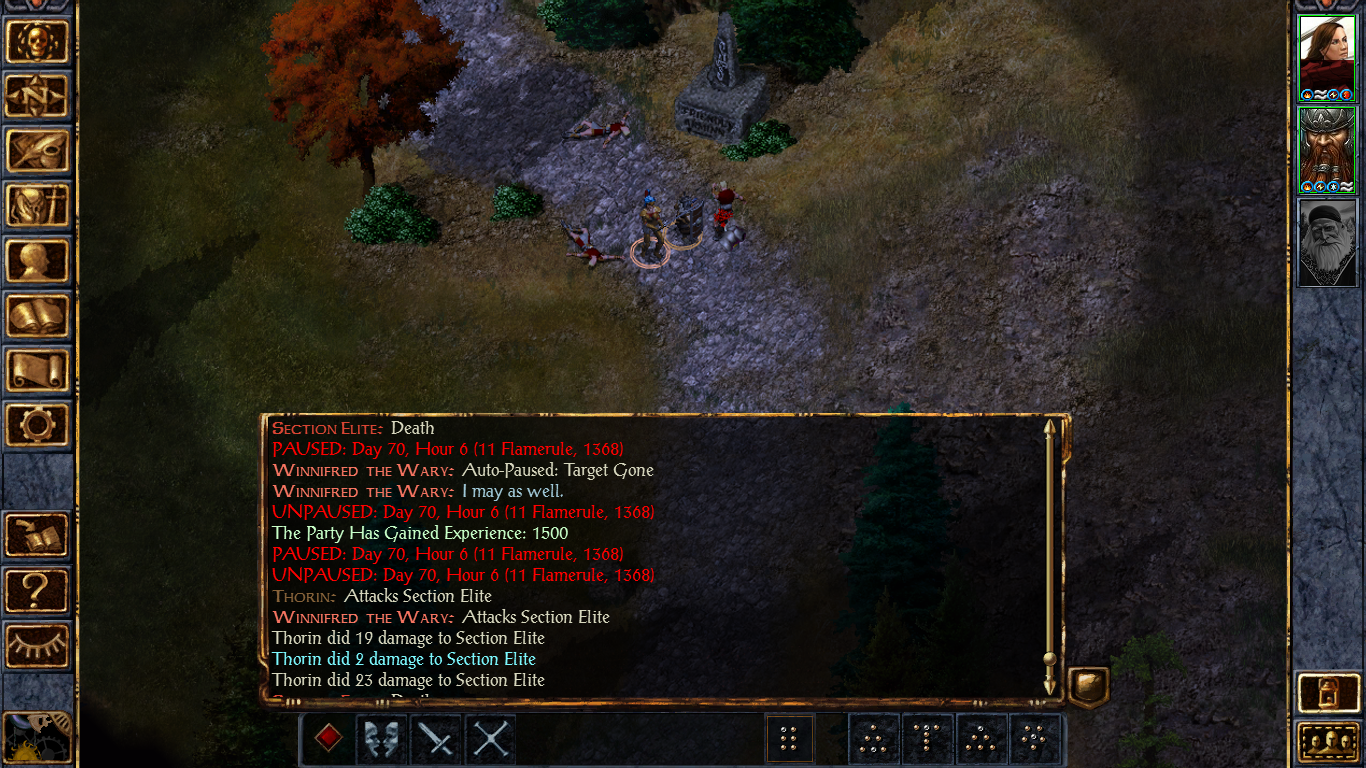
Task: Click the skull button atop the left sidebar
Action: 38,42
